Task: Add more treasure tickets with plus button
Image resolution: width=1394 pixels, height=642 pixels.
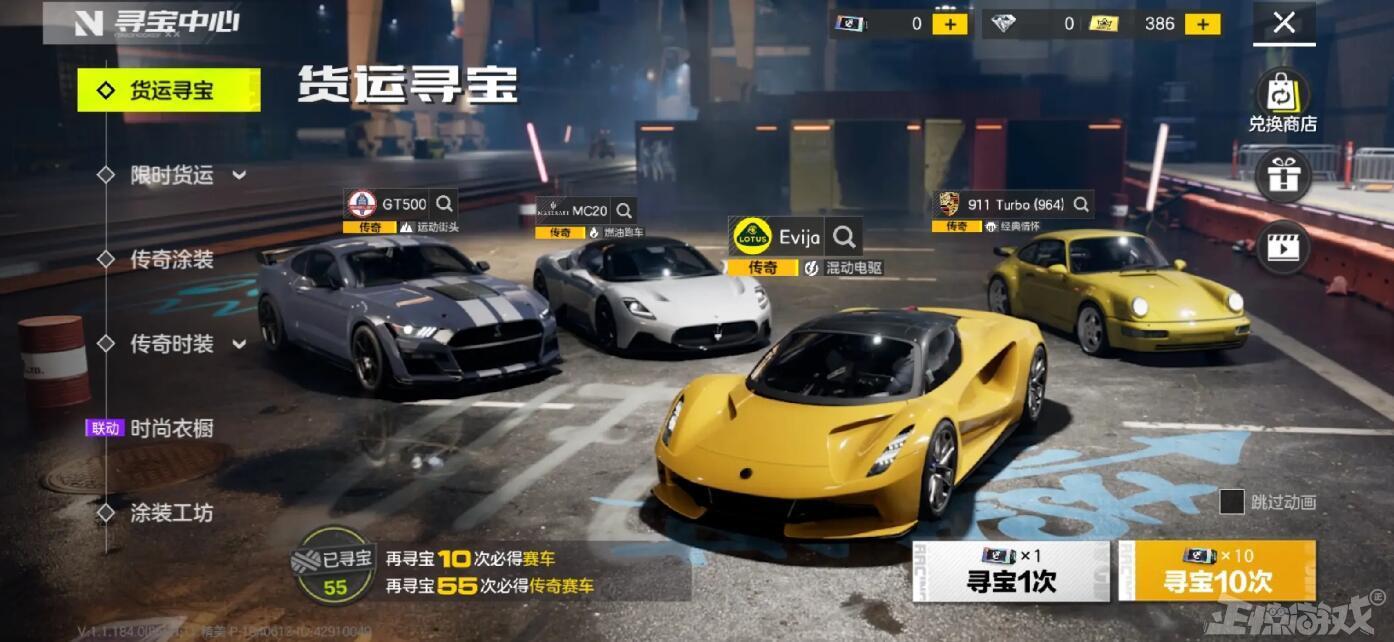Action: 949,24
